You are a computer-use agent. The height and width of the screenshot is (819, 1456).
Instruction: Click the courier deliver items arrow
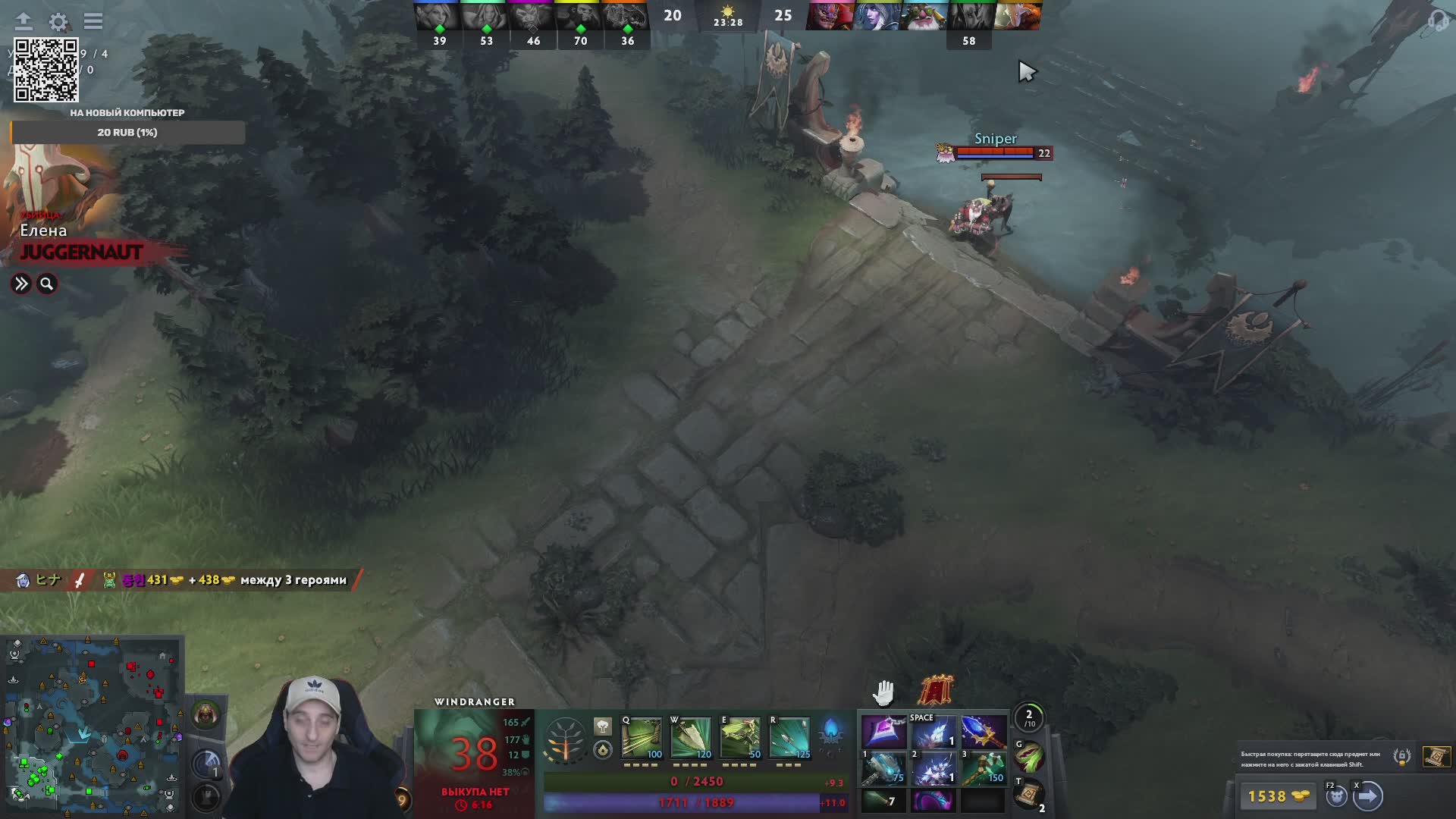click(1368, 796)
